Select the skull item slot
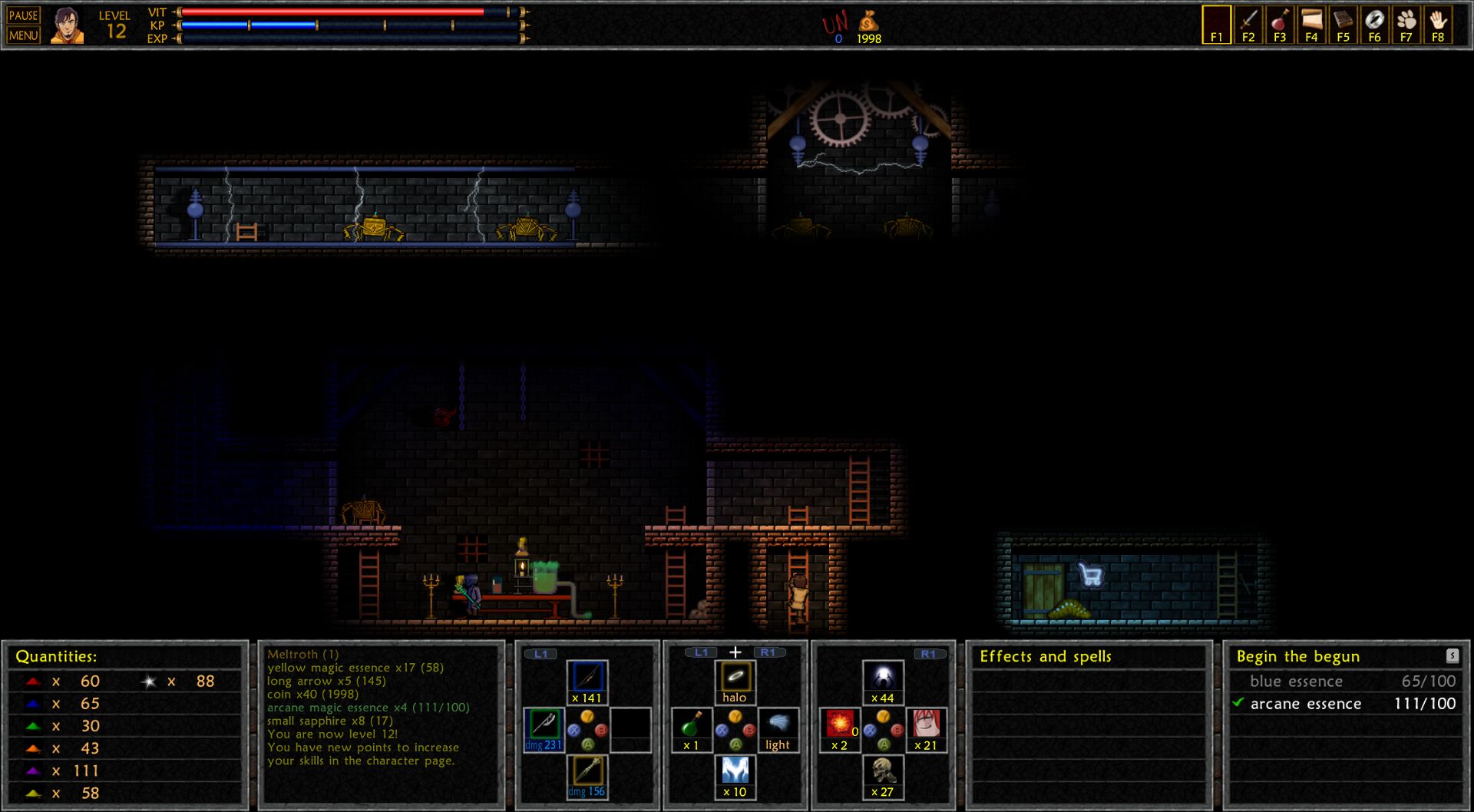This screenshot has width=1474, height=812. click(x=883, y=775)
